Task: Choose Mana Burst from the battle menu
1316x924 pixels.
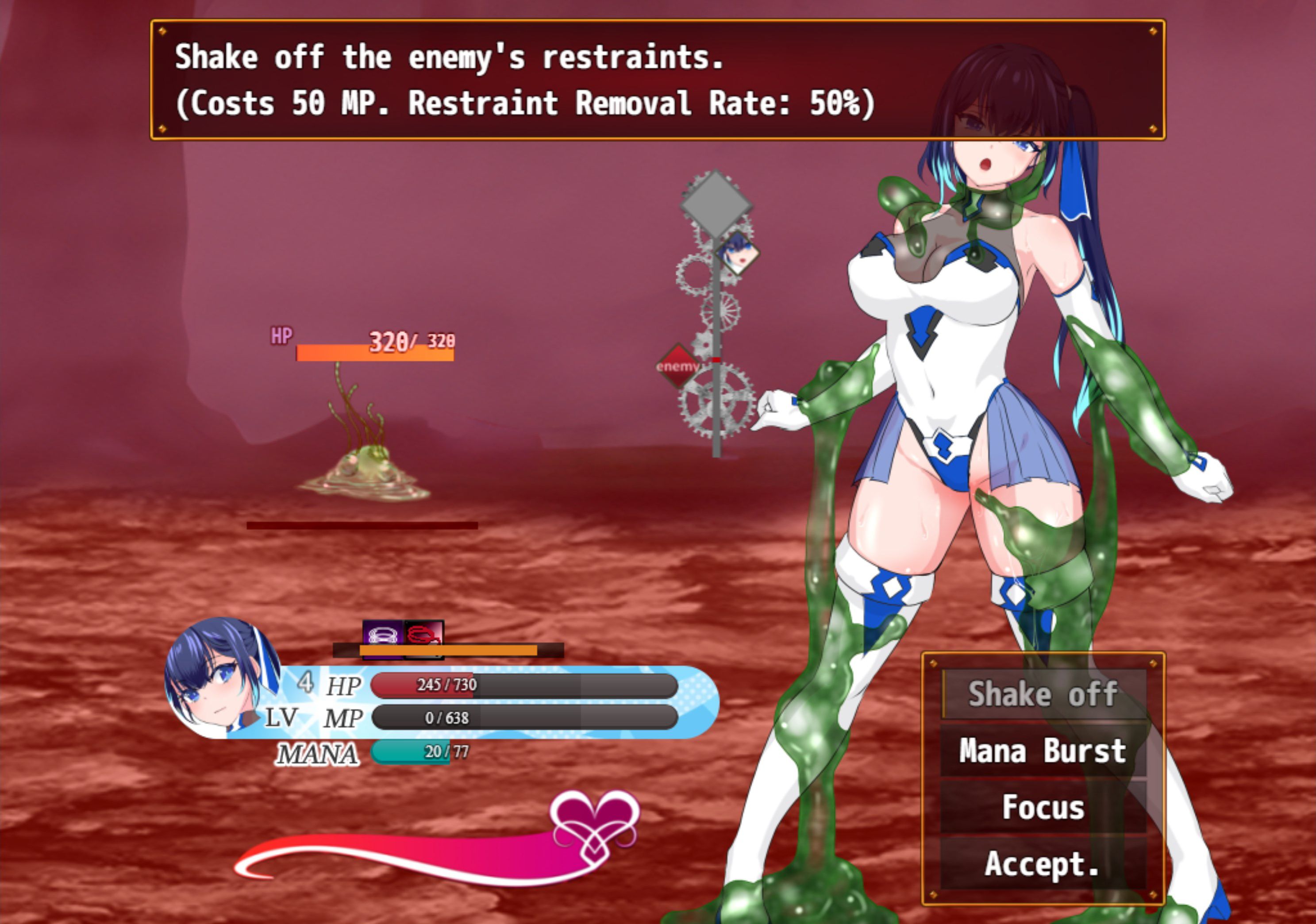Action: pyautogui.click(x=1043, y=751)
